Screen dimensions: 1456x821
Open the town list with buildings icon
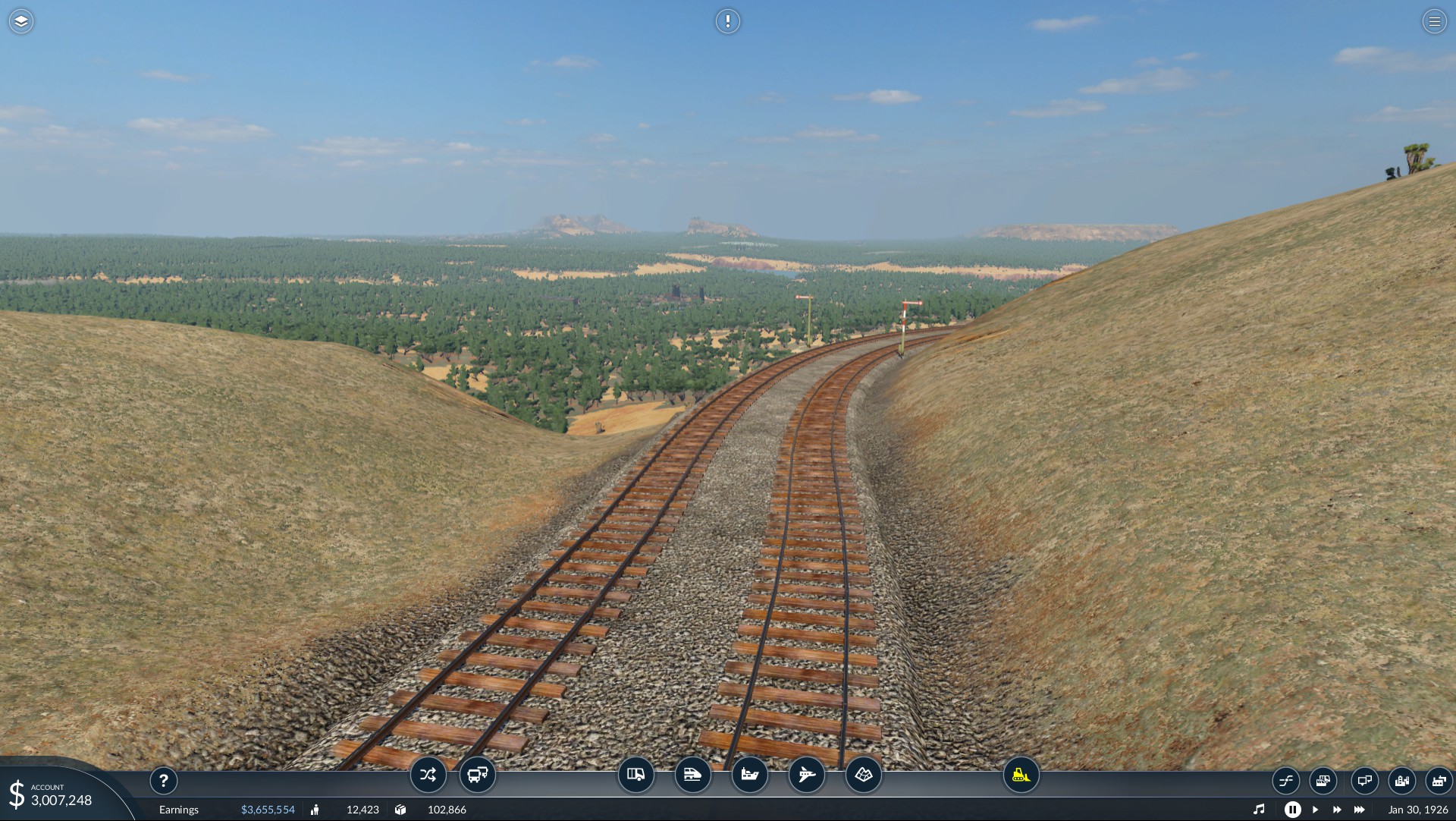point(1402,780)
